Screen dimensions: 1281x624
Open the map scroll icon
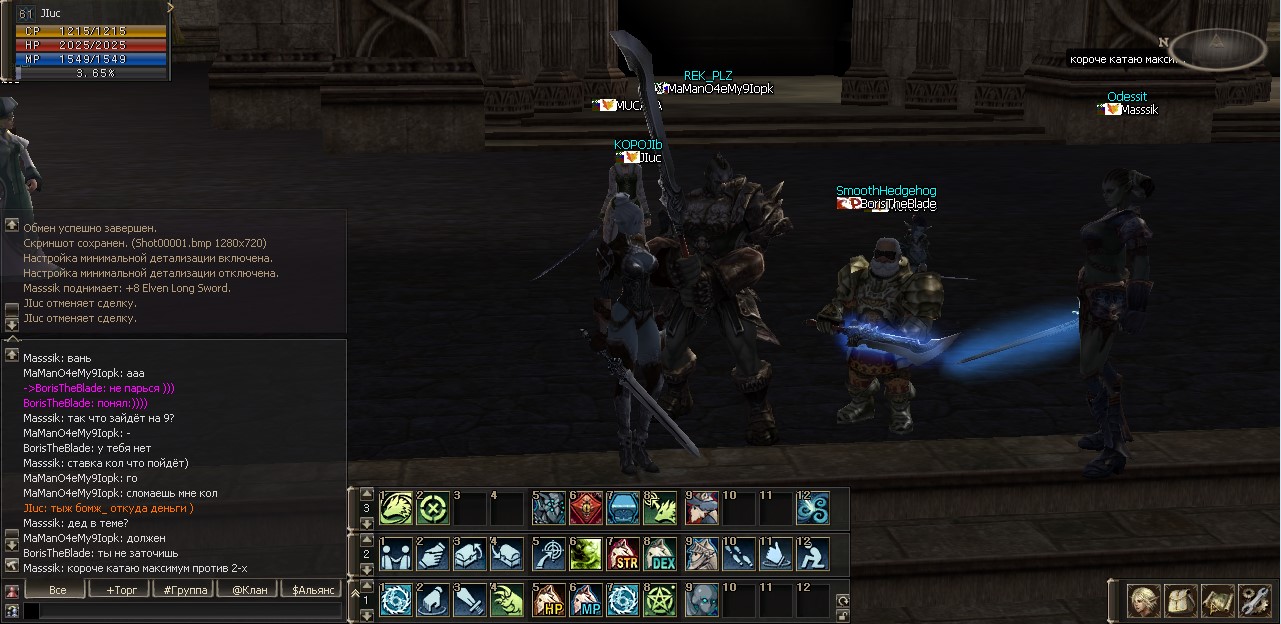[1217, 600]
